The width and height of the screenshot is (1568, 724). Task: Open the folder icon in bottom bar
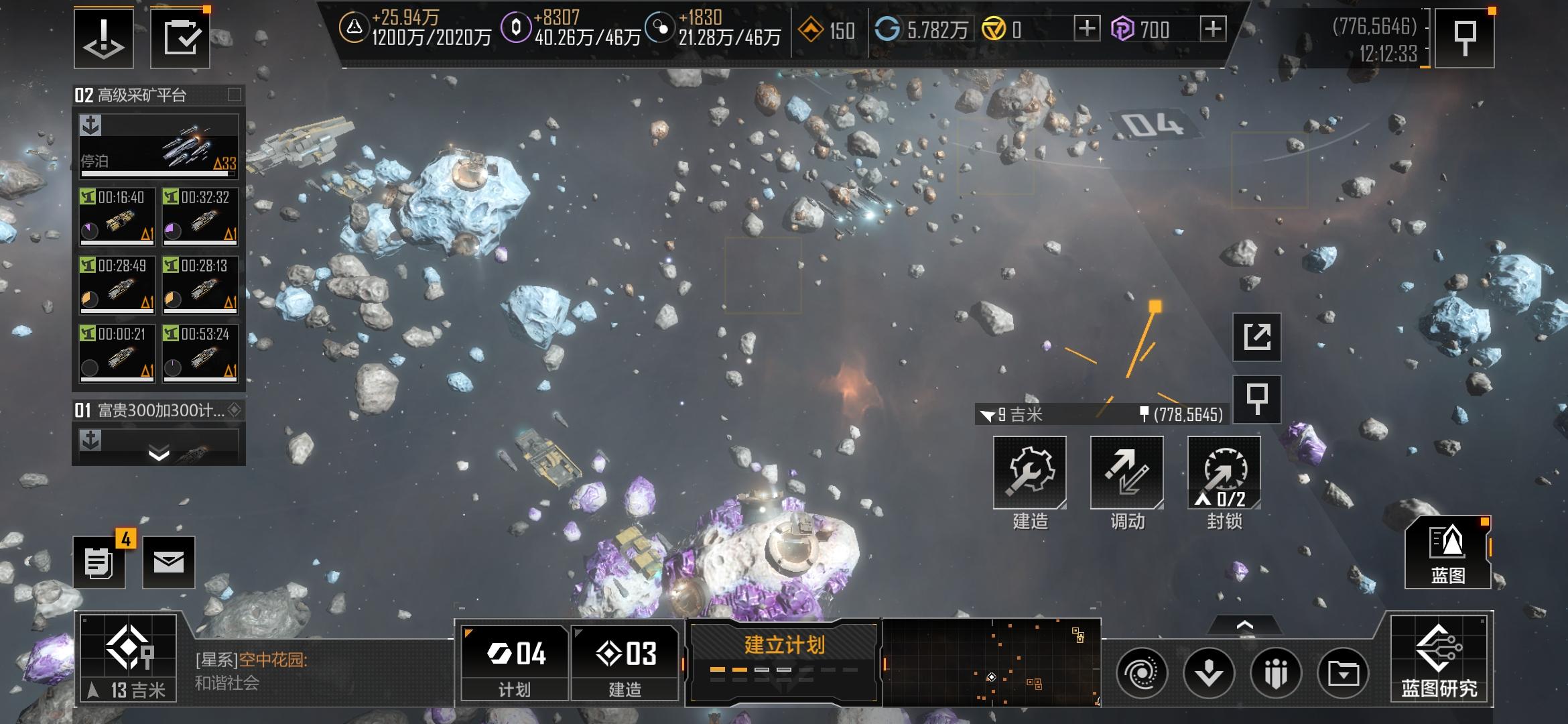coord(1343,673)
